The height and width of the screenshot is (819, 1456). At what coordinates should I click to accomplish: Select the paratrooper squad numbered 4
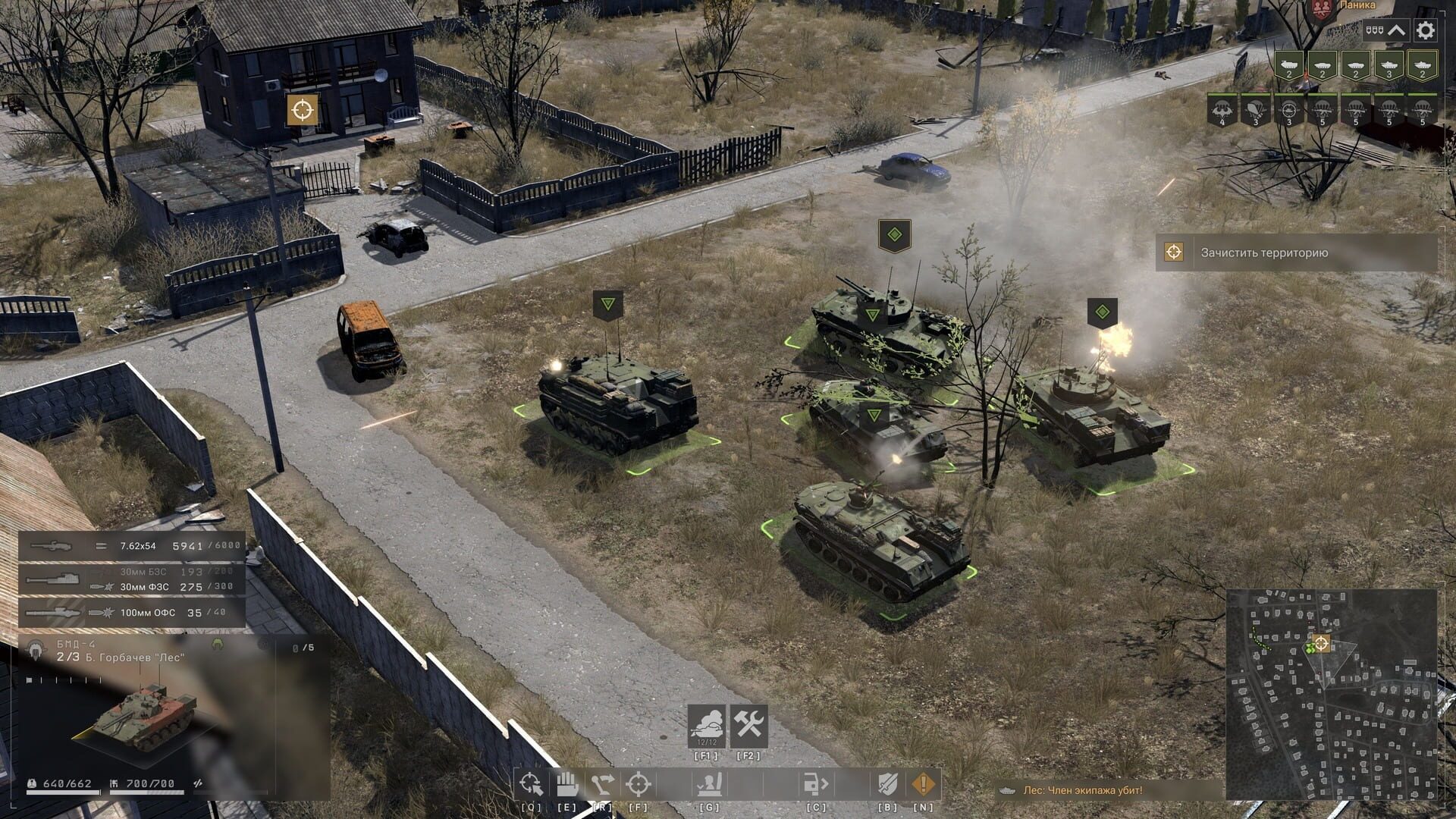(x=1222, y=111)
